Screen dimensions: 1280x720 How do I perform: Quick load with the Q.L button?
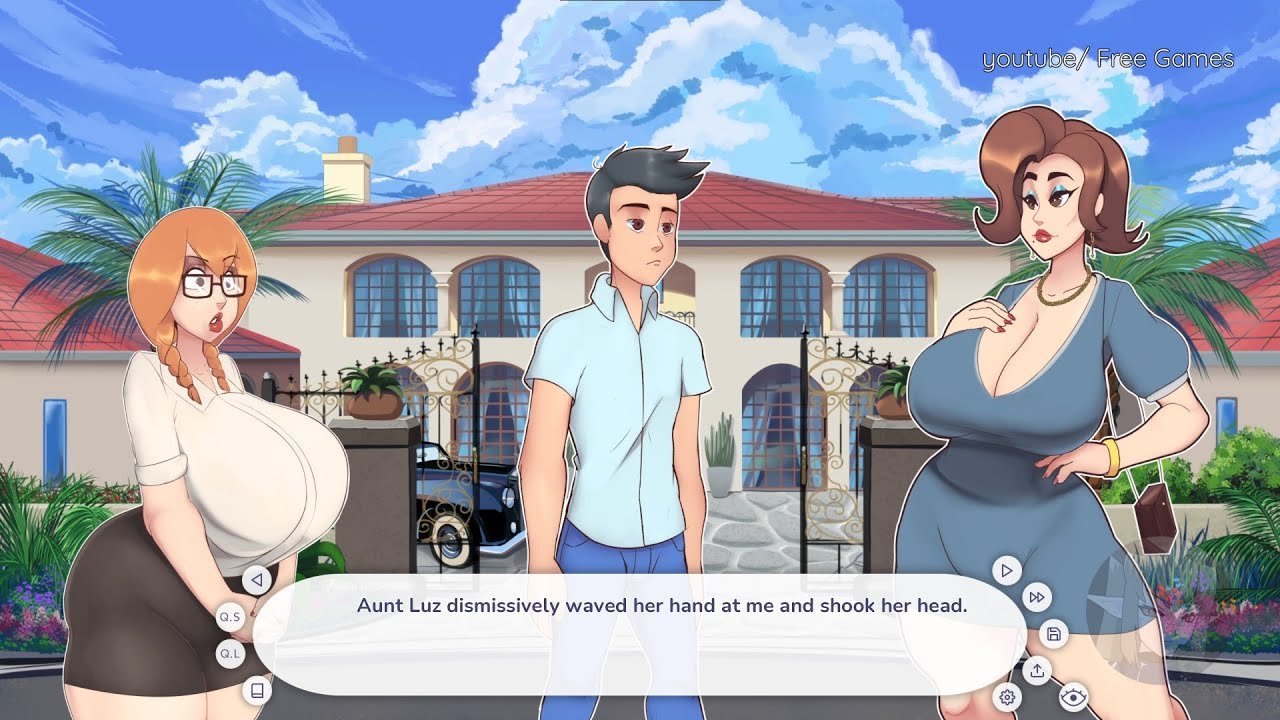[231, 654]
